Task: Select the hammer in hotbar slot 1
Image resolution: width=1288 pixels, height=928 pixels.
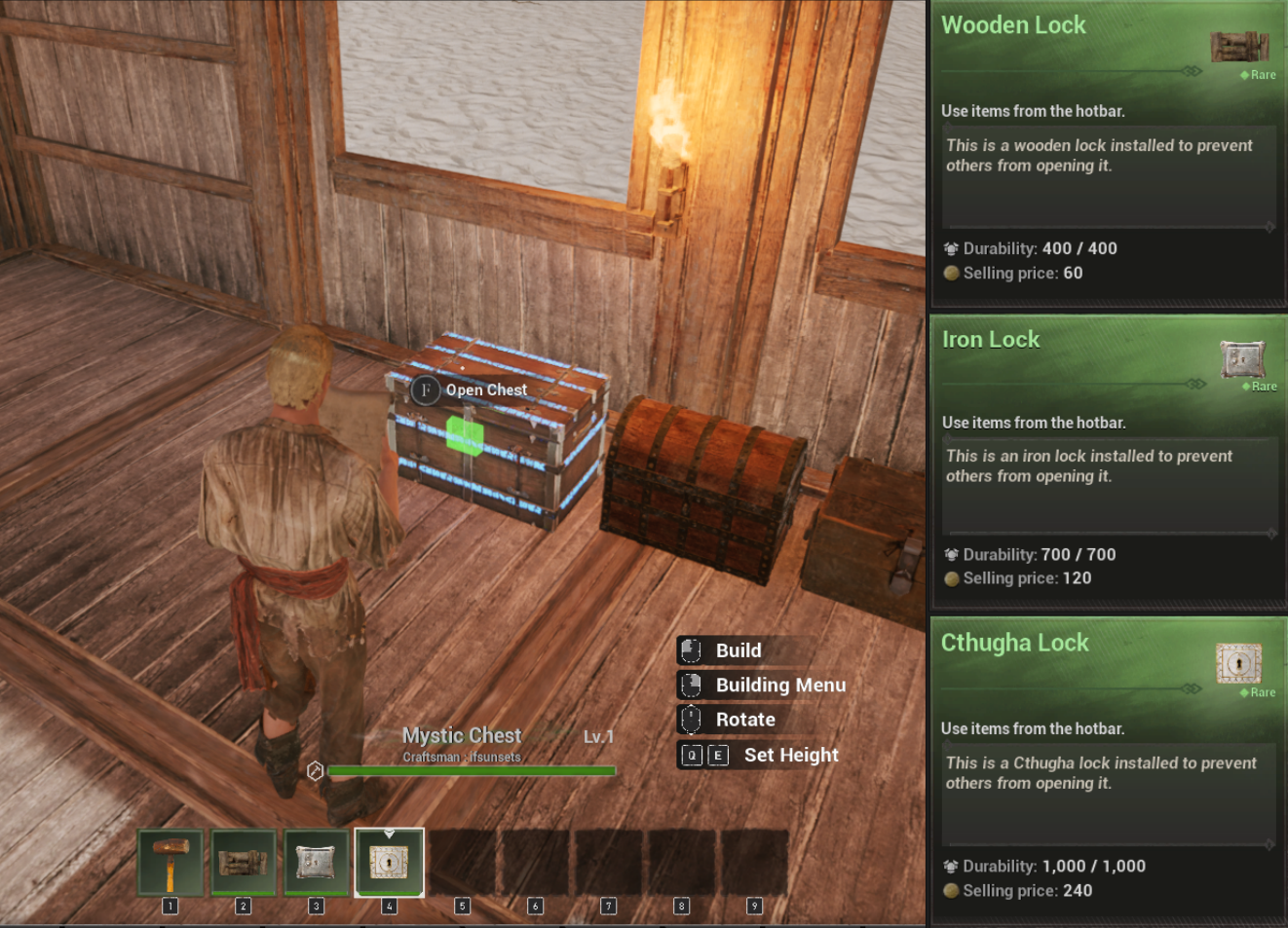Action: tap(170, 862)
